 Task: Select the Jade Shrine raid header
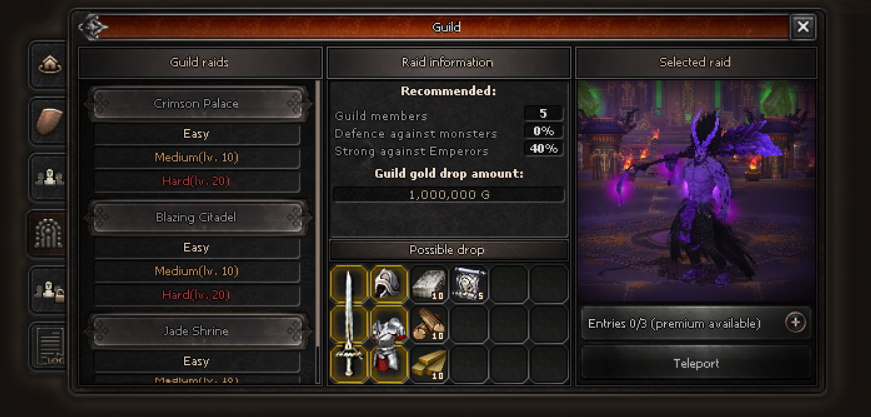click(196, 331)
